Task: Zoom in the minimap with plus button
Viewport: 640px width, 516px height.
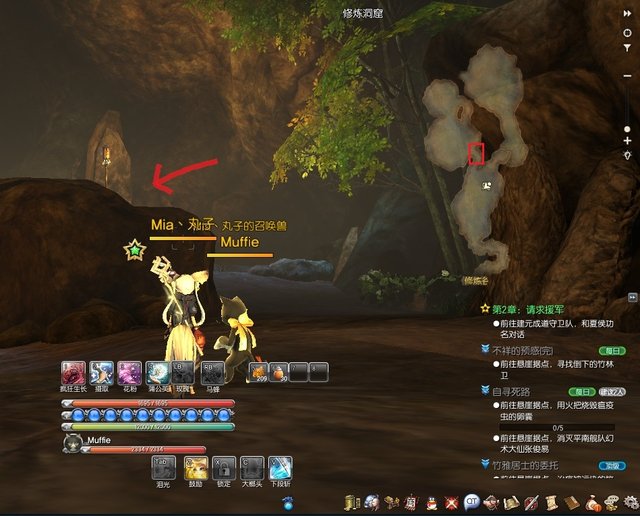Action: pyautogui.click(x=627, y=141)
